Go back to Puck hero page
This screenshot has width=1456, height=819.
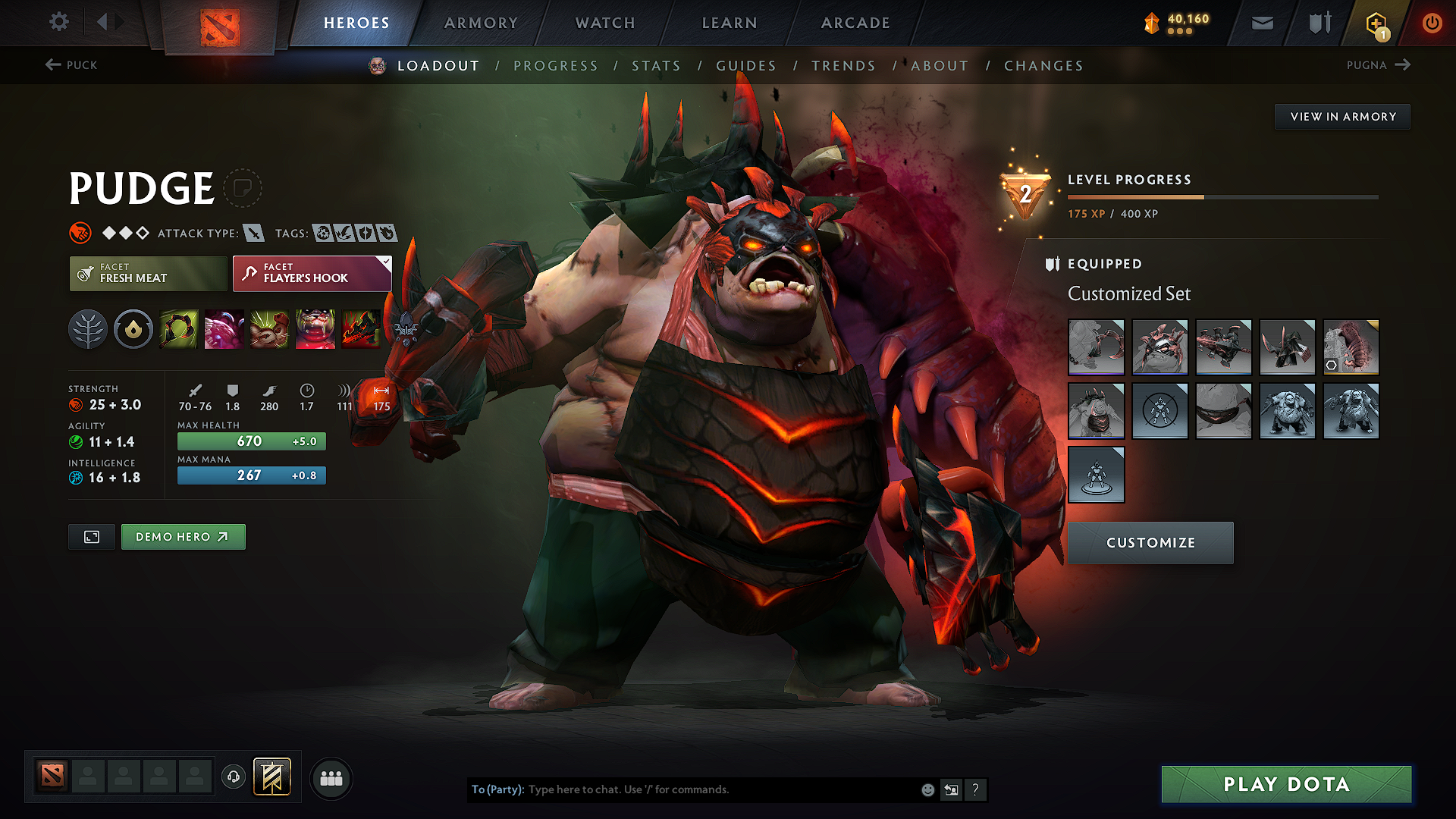point(72,65)
